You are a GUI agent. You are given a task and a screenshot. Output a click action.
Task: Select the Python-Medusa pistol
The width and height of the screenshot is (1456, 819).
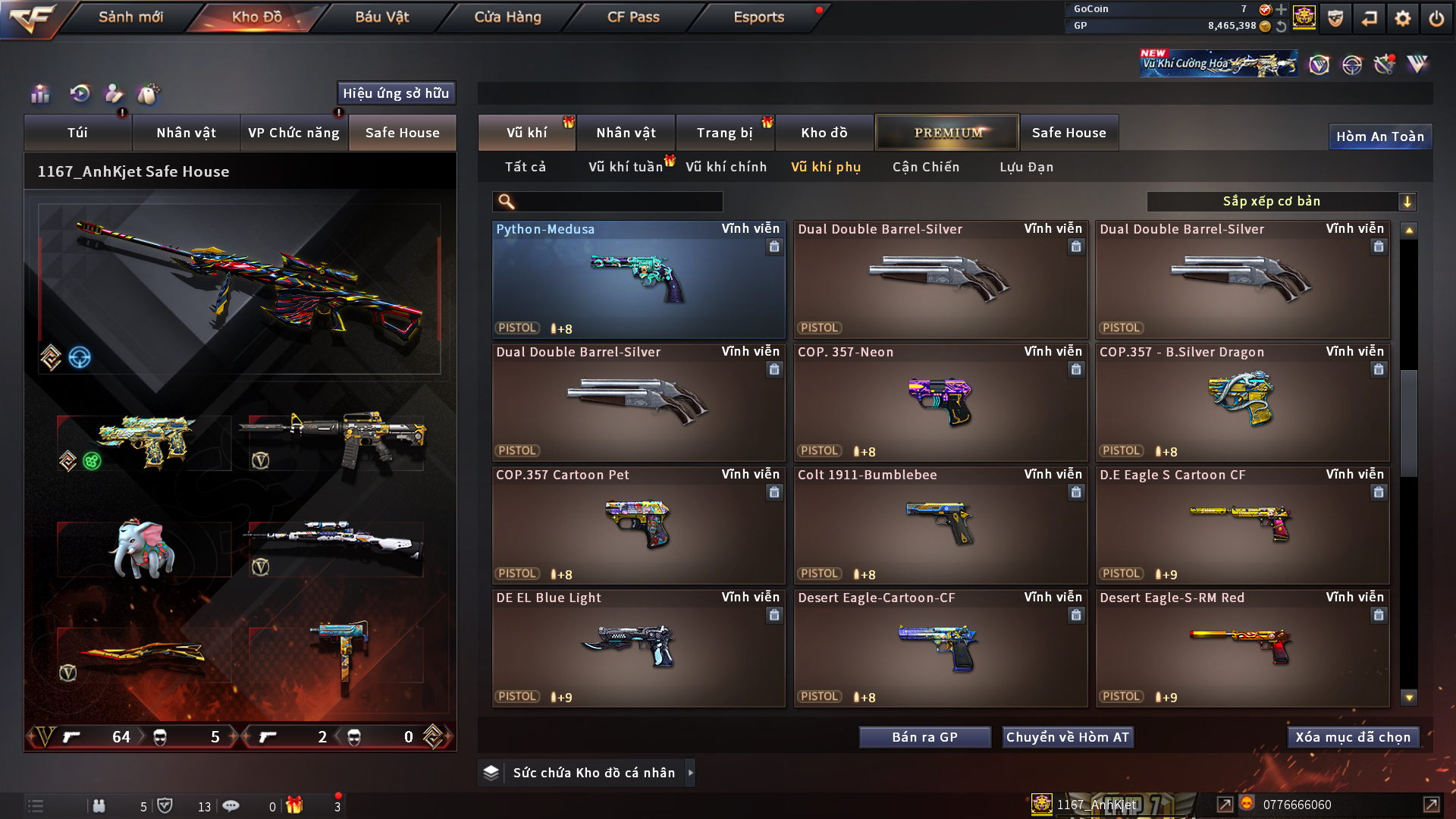pyautogui.click(x=638, y=279)
